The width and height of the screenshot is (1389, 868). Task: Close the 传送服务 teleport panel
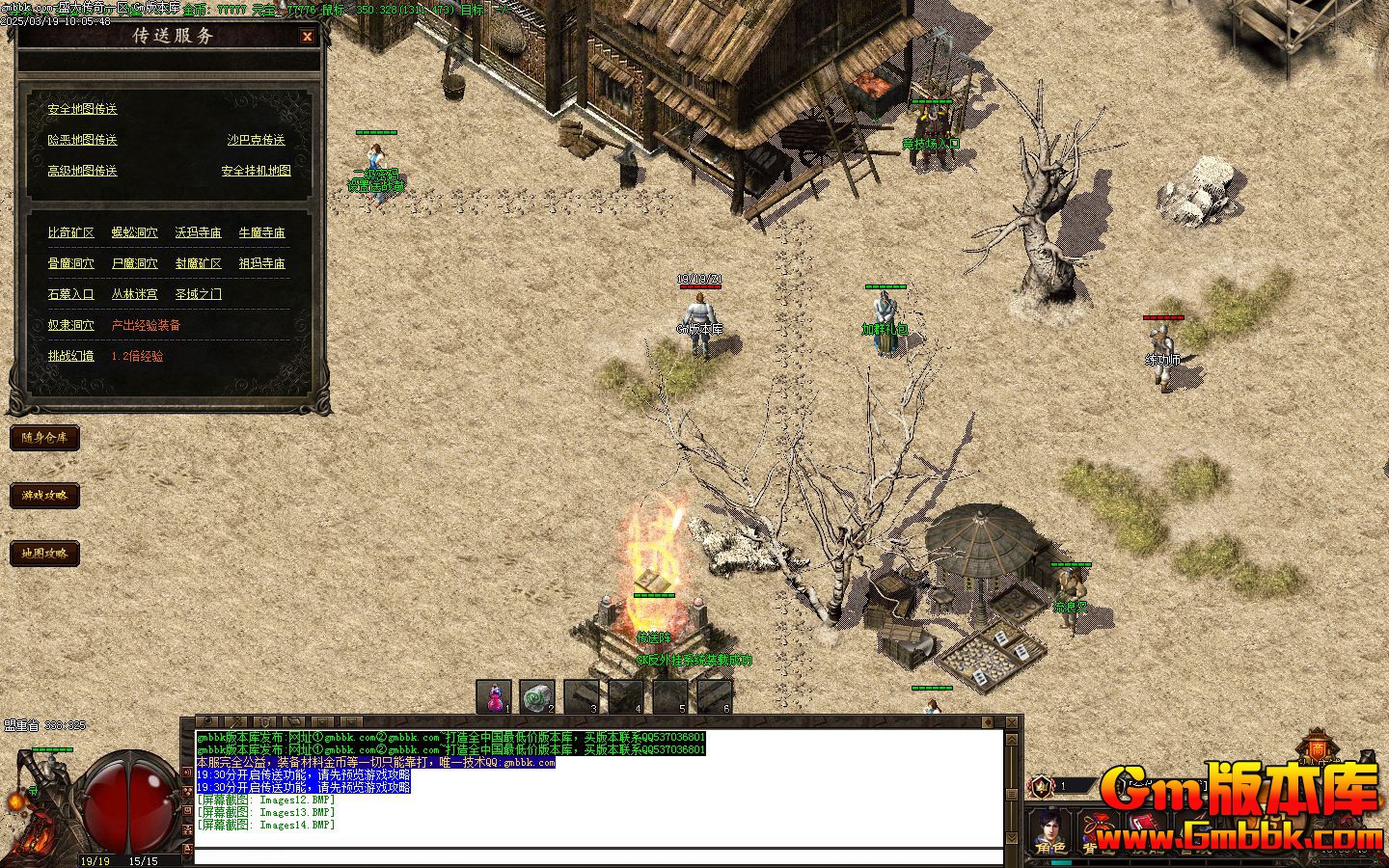tap(307, 37)
